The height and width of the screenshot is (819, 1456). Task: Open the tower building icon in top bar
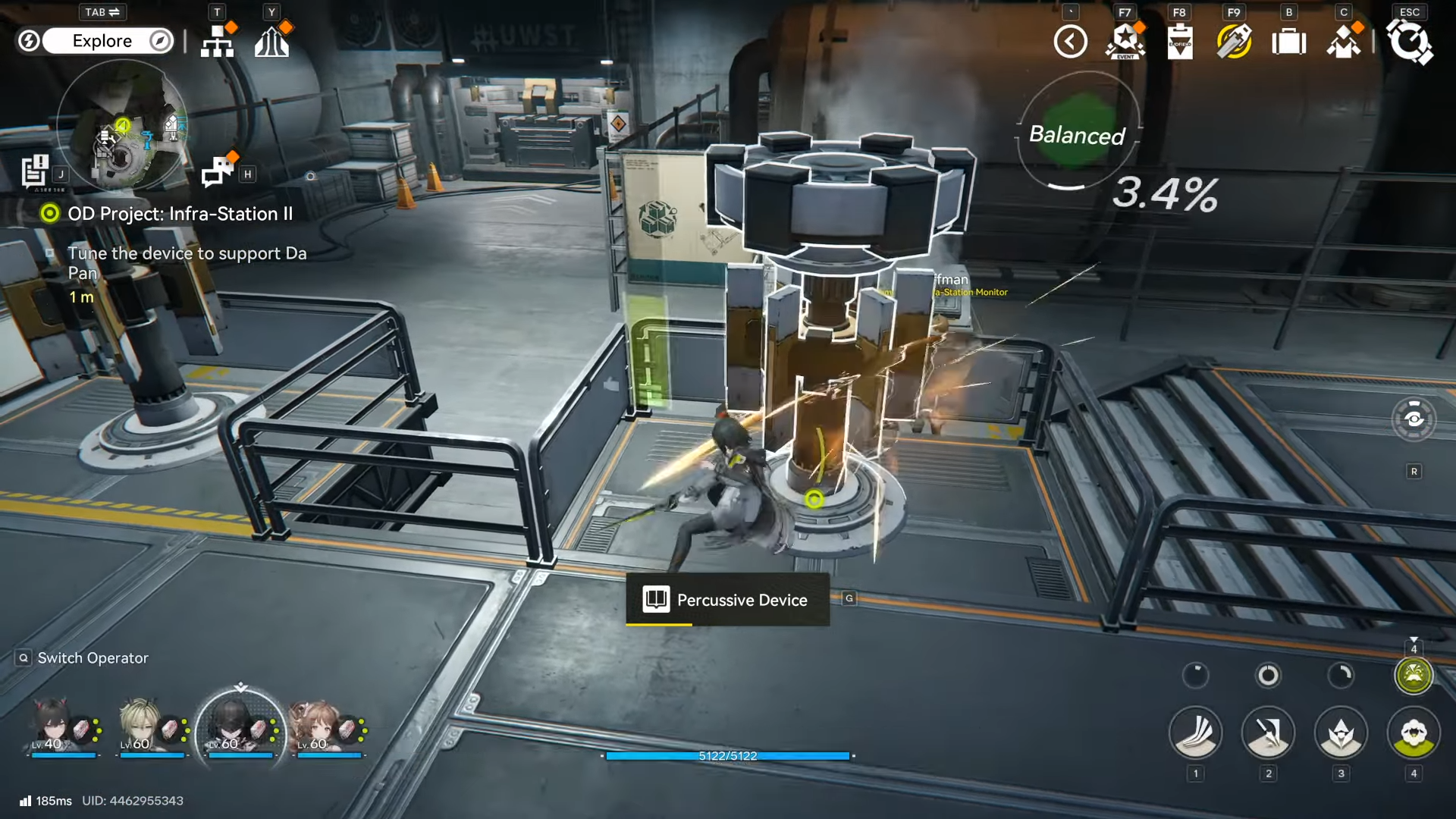(x=272, y=42)
